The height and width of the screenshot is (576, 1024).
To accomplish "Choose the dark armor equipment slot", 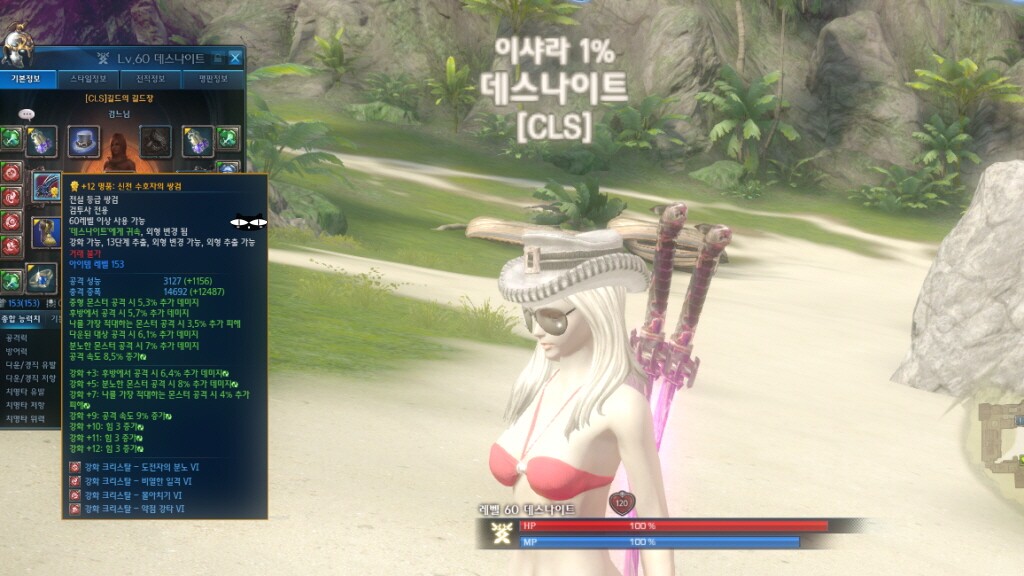I will click(x=155, y=141).
